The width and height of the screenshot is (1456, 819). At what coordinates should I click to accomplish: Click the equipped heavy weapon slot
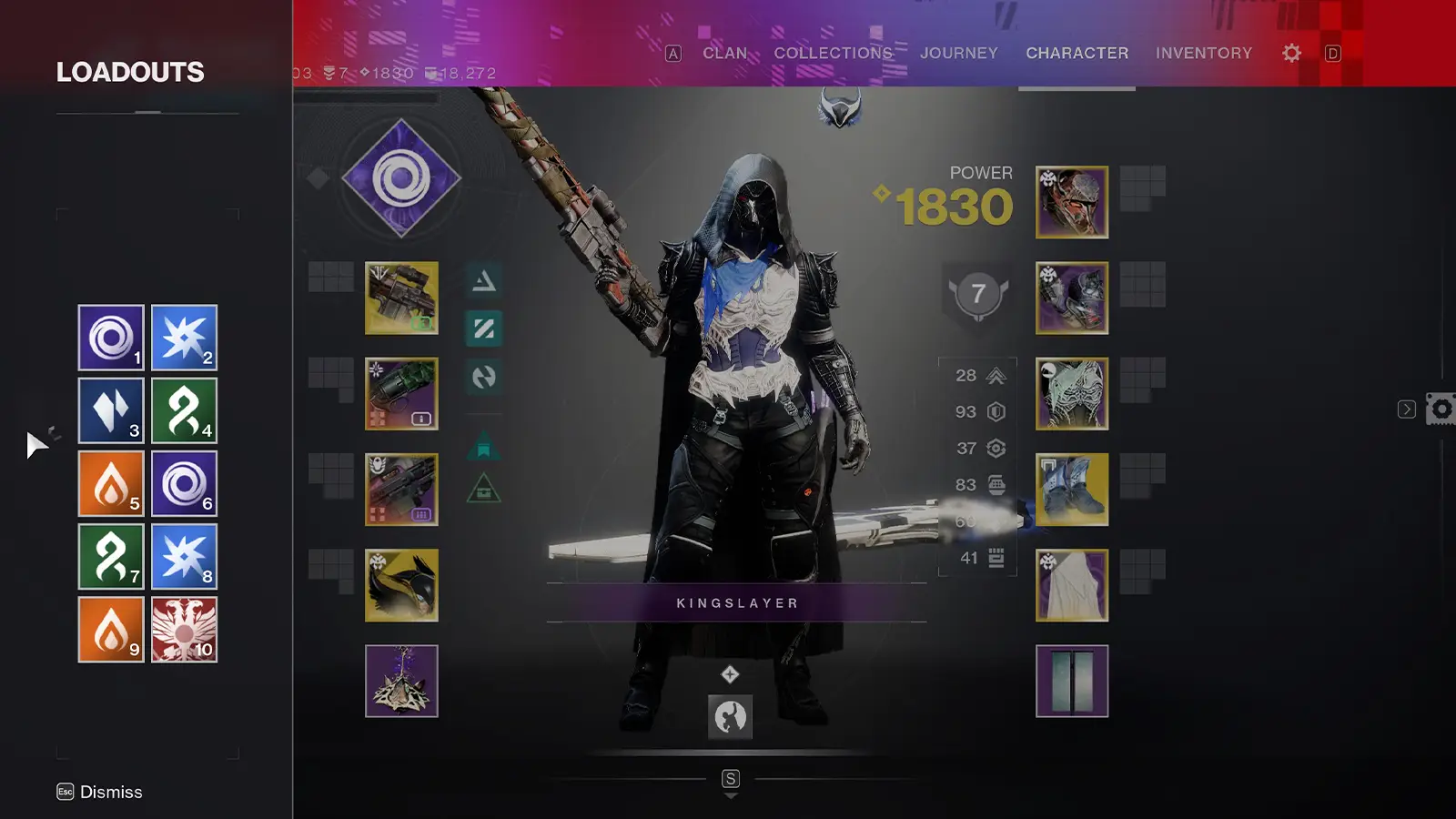pyautogui.click(x=401, y=490)
